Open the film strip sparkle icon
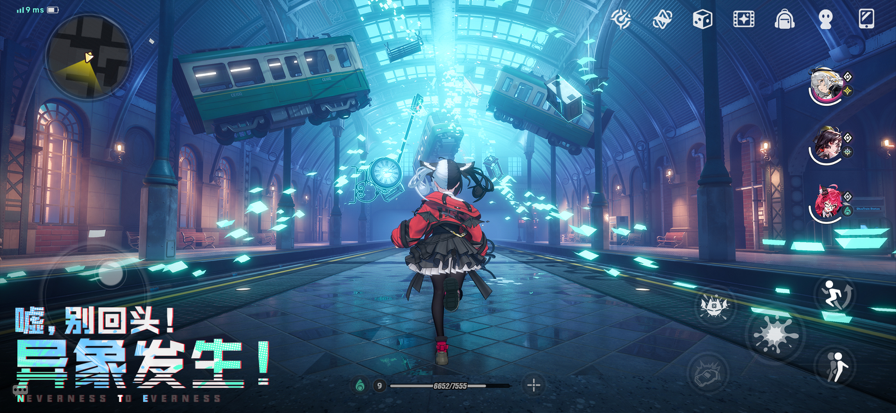The height and width of the screenshot is (413, 896). (744, 19)
